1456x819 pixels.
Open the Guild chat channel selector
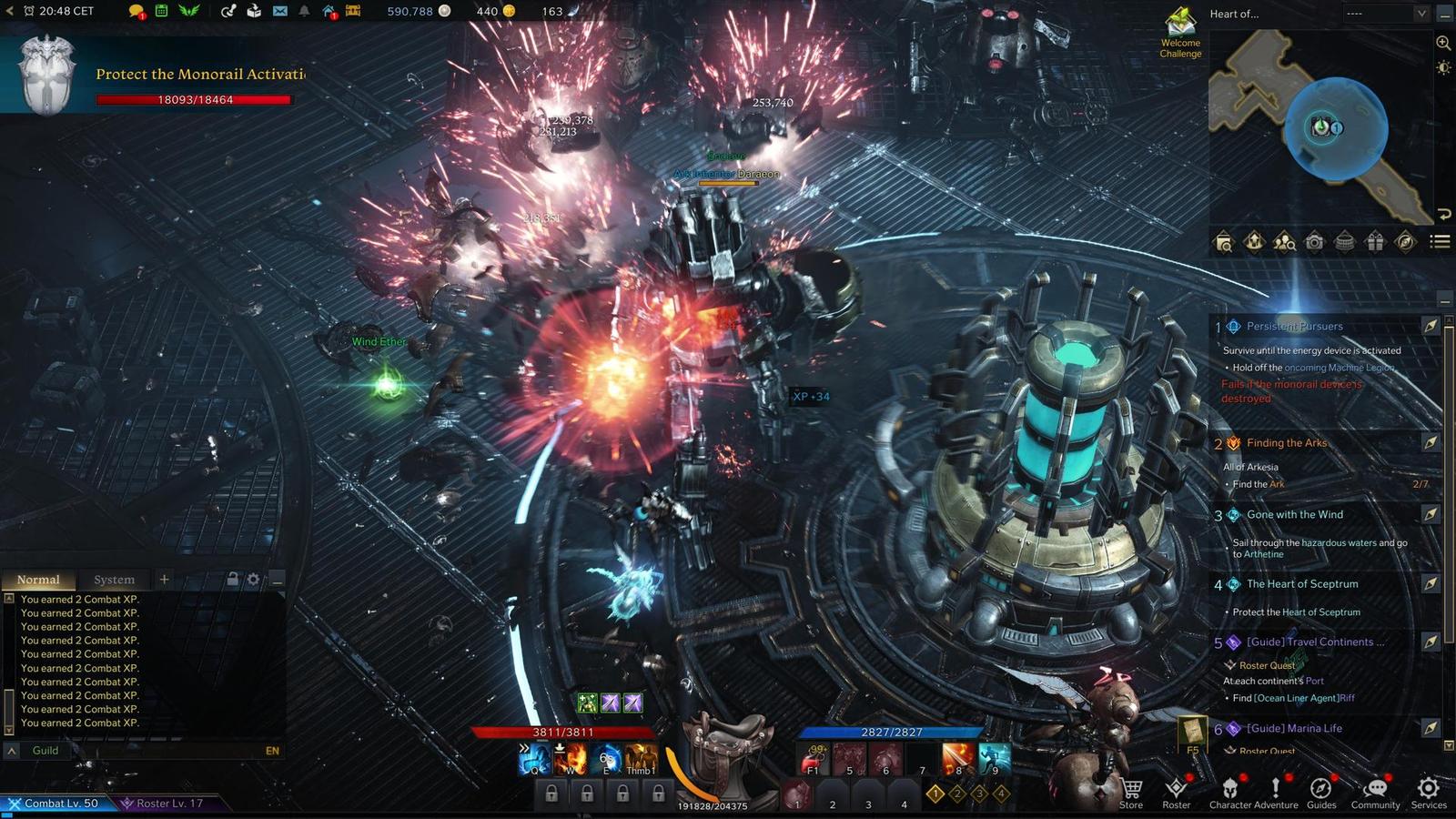(45, 751)
